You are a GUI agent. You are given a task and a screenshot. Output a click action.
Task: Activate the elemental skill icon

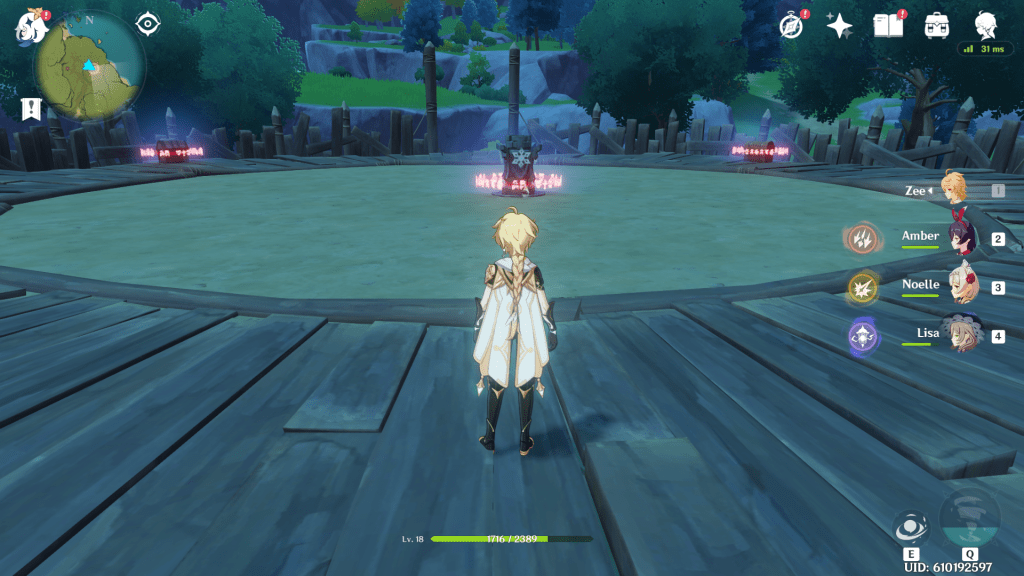(911, 529)
